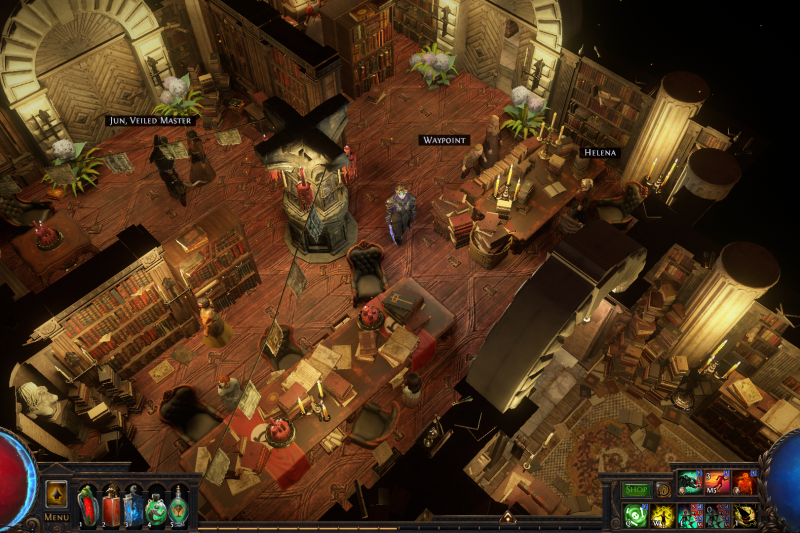Open the green Shop button

pos(637,490)
